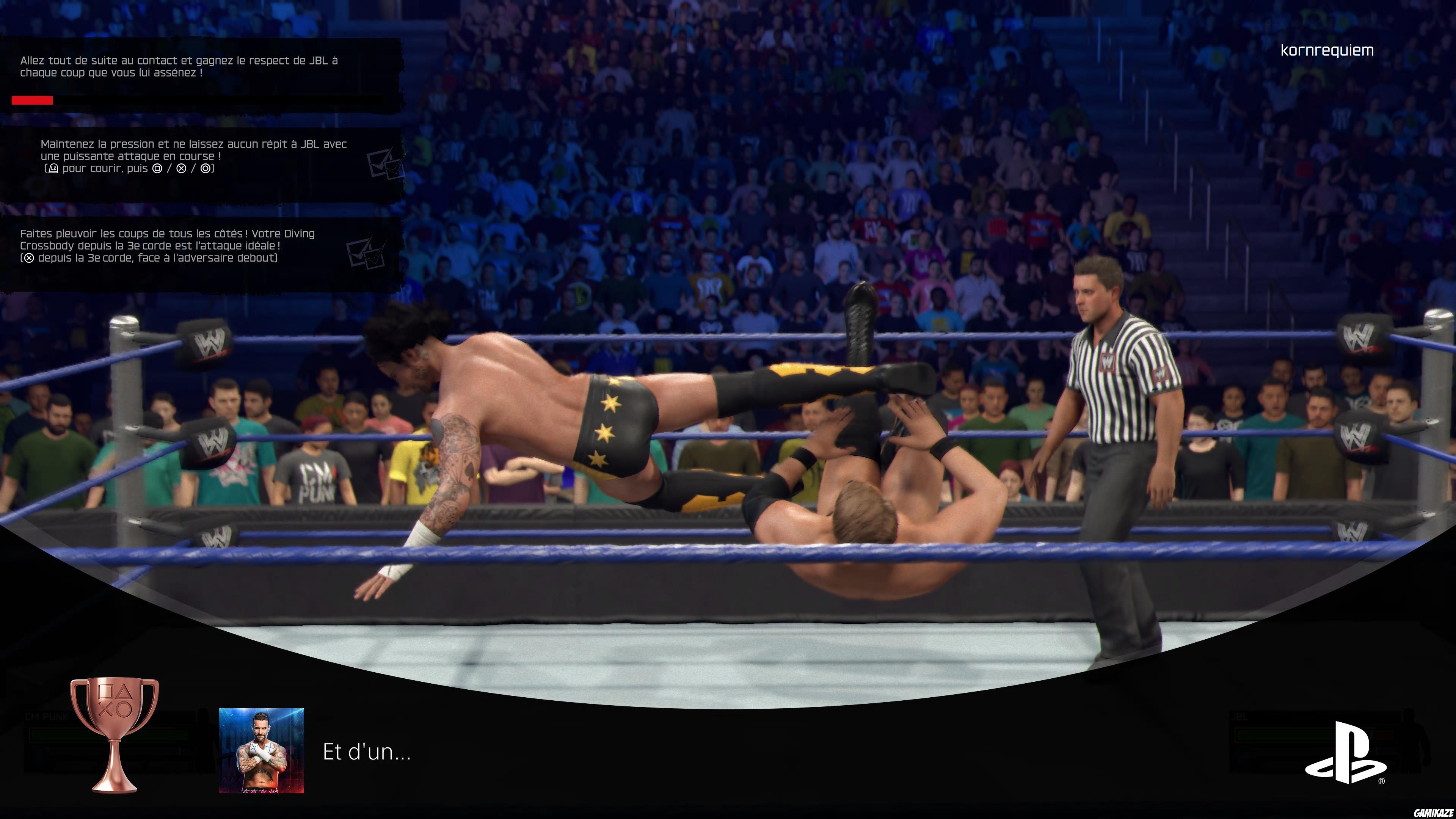This screenshot has width=1456, height=819.
Task: Click the red progress bar under the objective
Action: point(32,100)
